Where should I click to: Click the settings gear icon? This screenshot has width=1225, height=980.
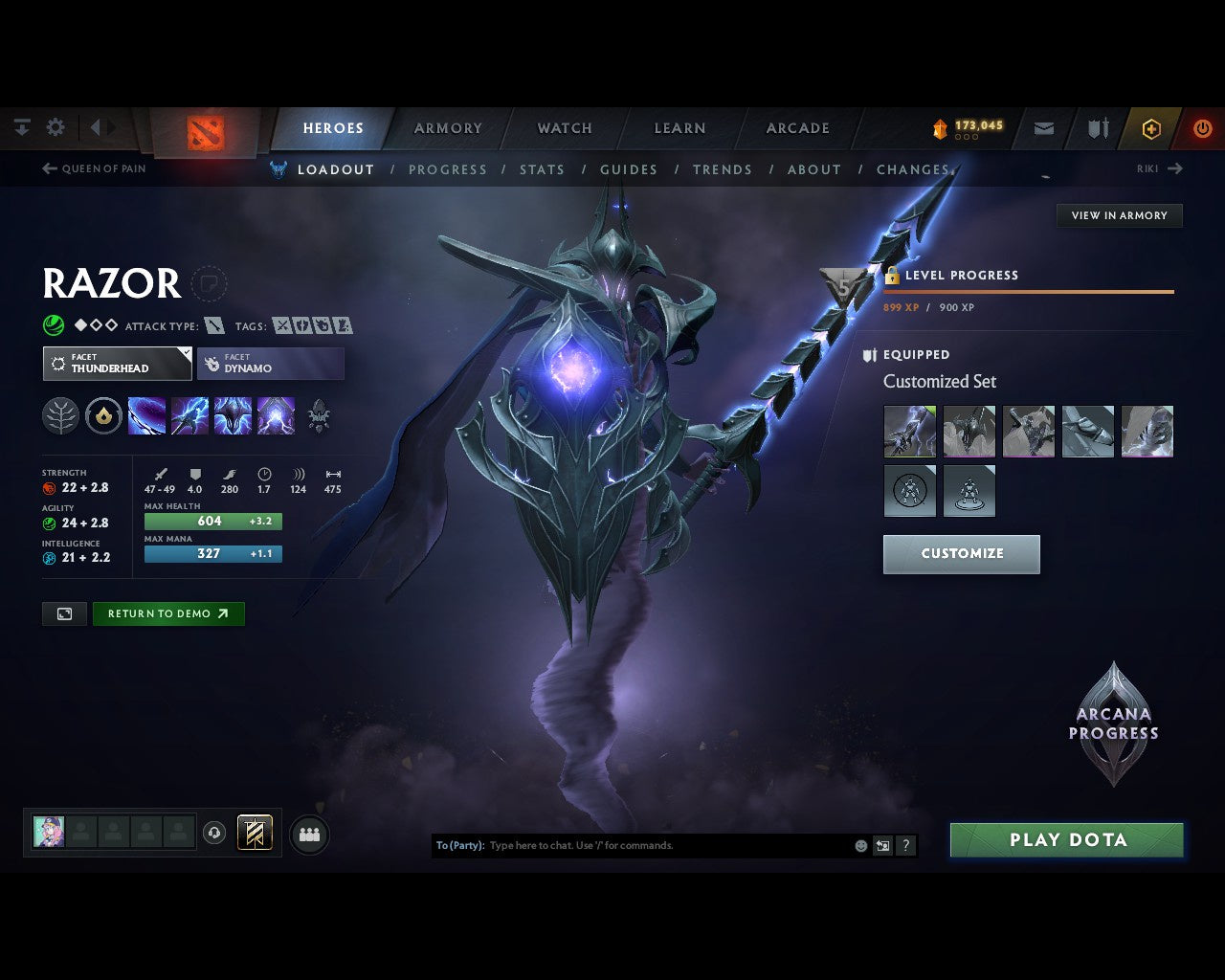[55, 126]
